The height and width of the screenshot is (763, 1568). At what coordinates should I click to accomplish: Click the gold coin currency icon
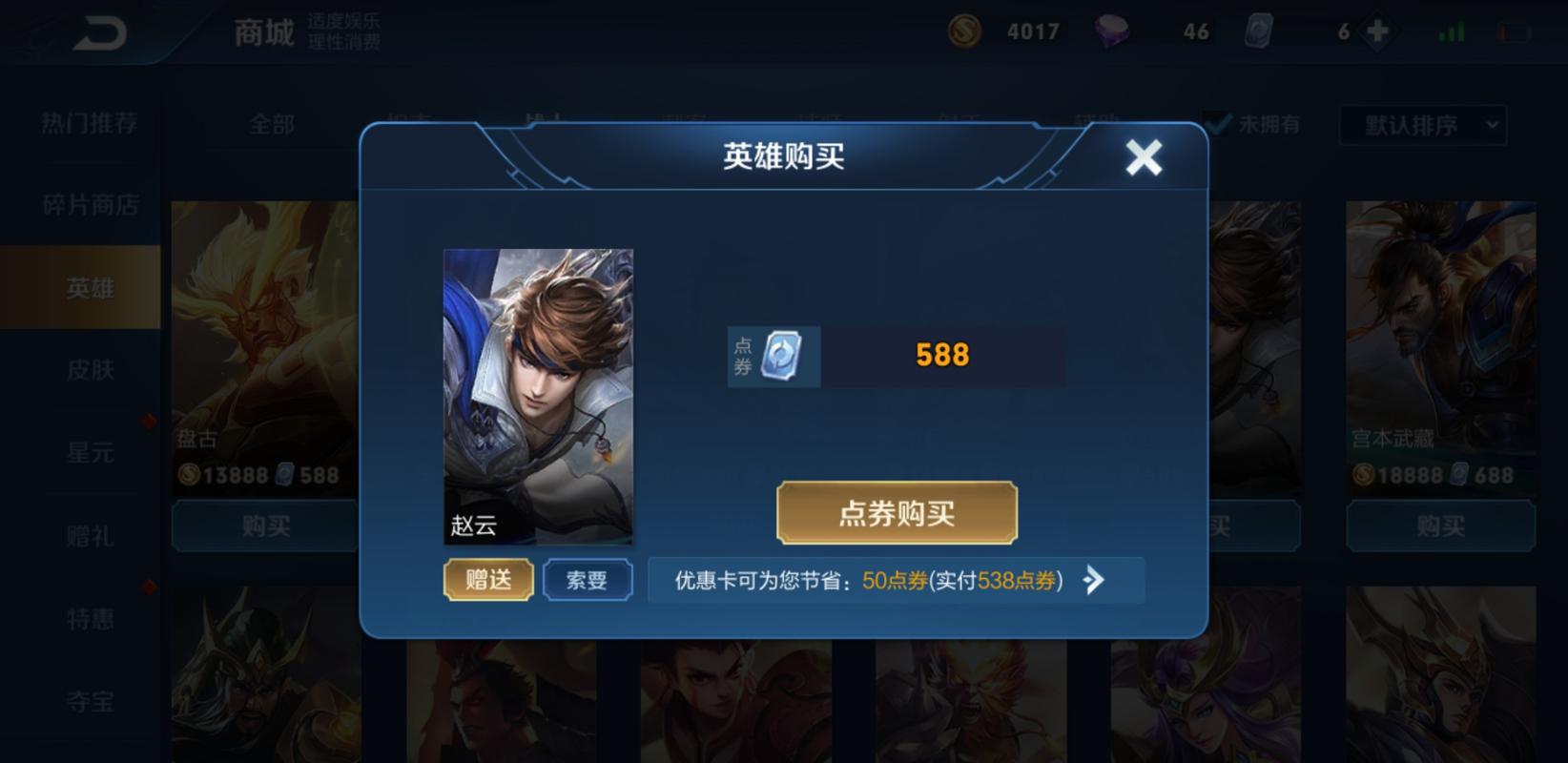966,31
